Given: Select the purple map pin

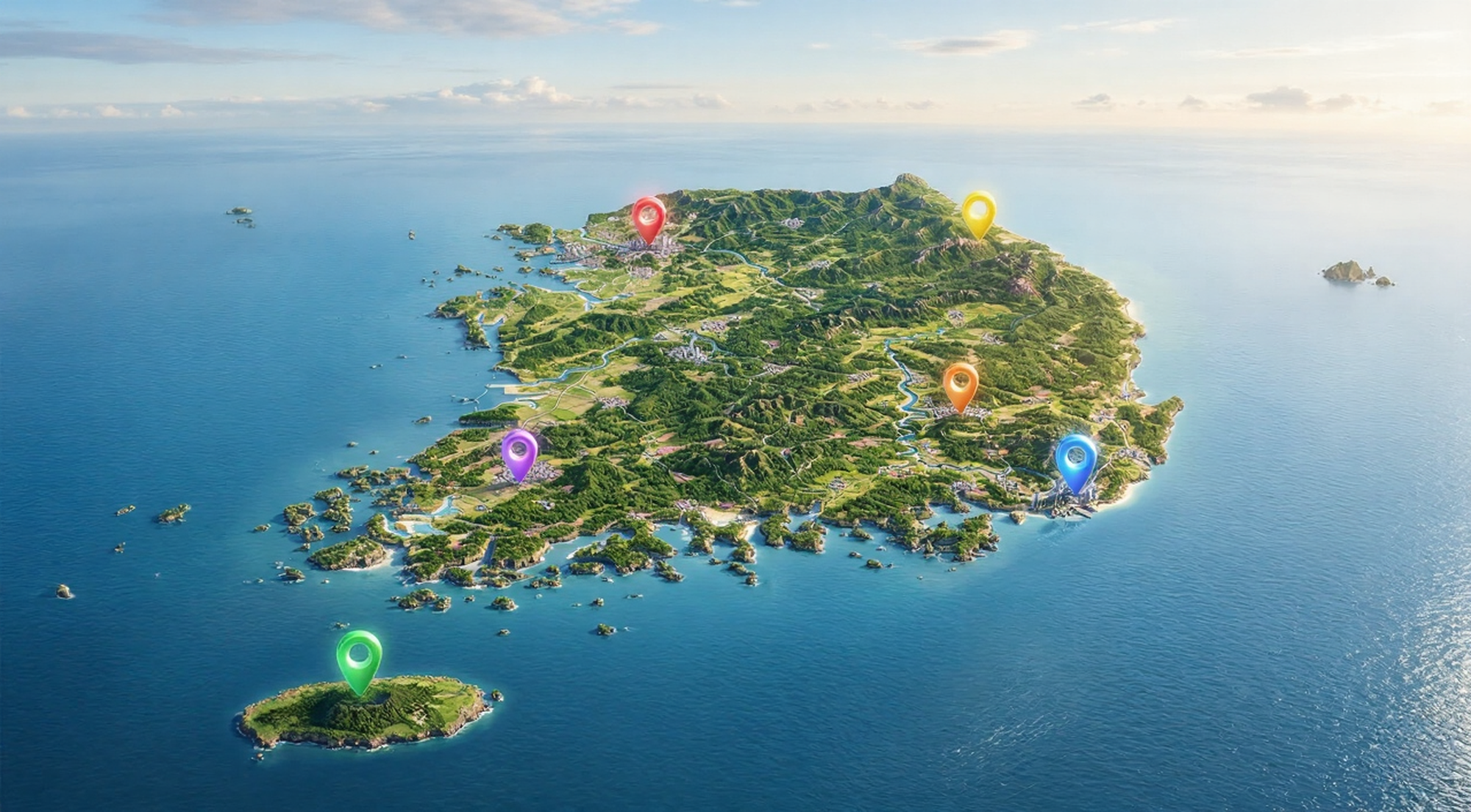Looking at the screenshot, I should (519, 451).
